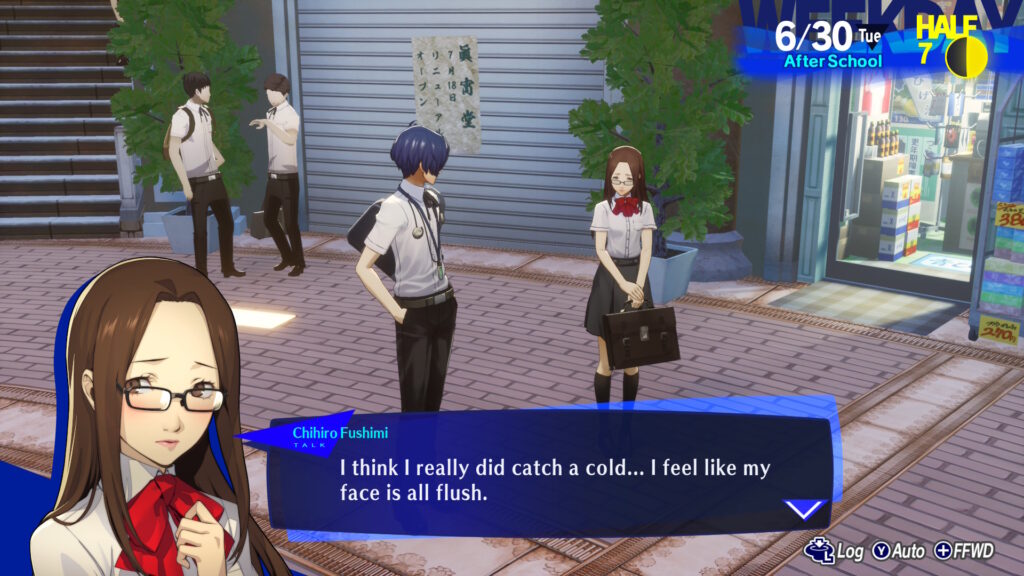Enable Auto dialogue advance
Image resolution: width=1024 pixels, height=576 pixels.
900,551
